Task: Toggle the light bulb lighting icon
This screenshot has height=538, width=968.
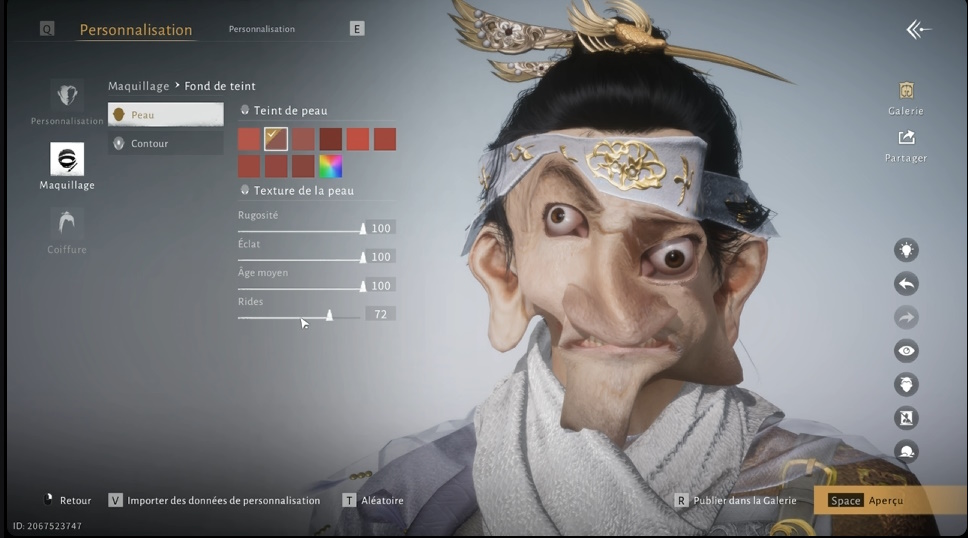Action: [906, 250]
